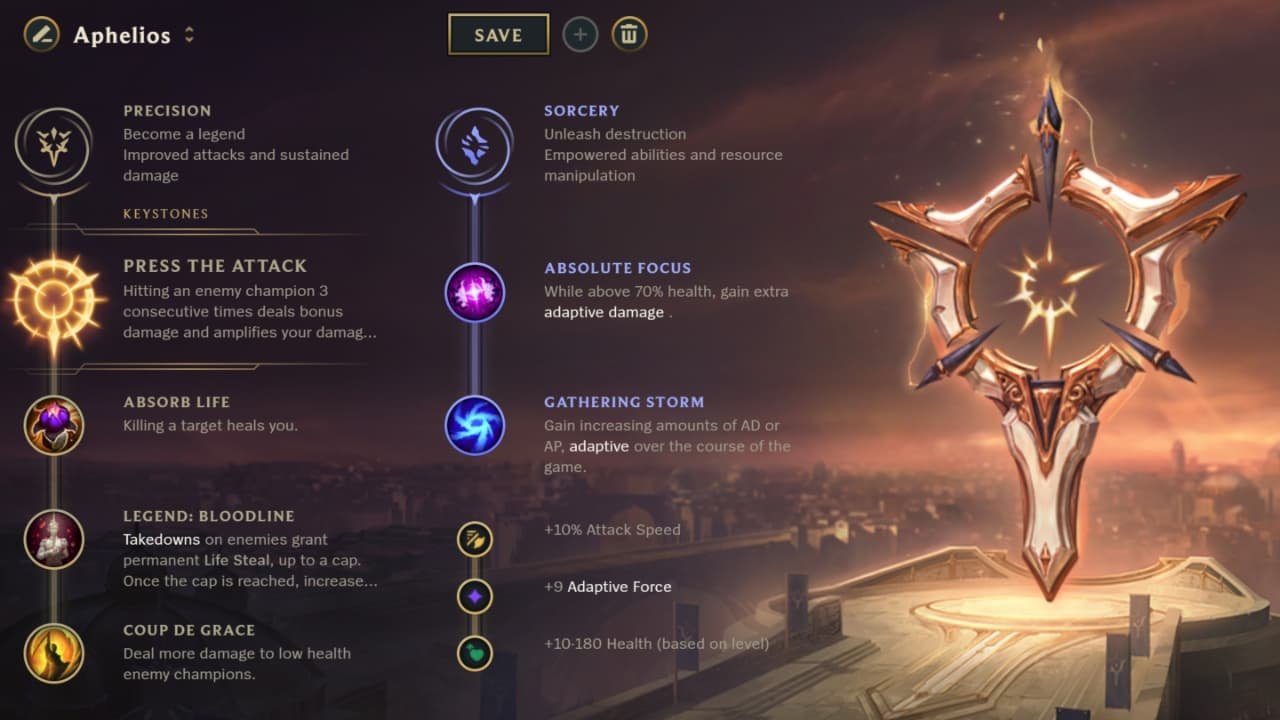Screen dimensions: 1280x720
Task: Select the Press the Attack keystone
Action: (54, 305)
